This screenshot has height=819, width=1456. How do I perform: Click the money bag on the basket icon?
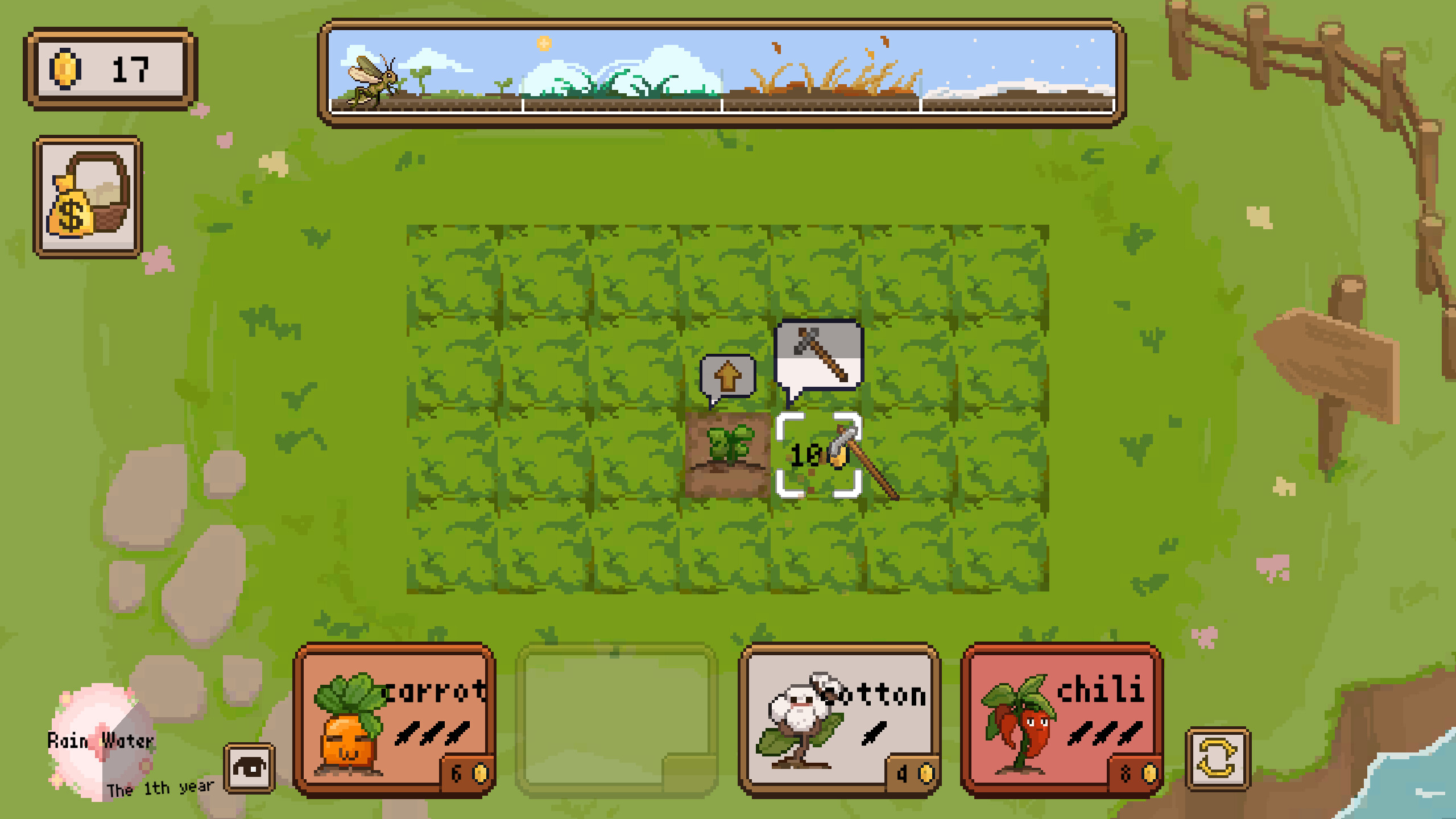(x=71, y=208)
